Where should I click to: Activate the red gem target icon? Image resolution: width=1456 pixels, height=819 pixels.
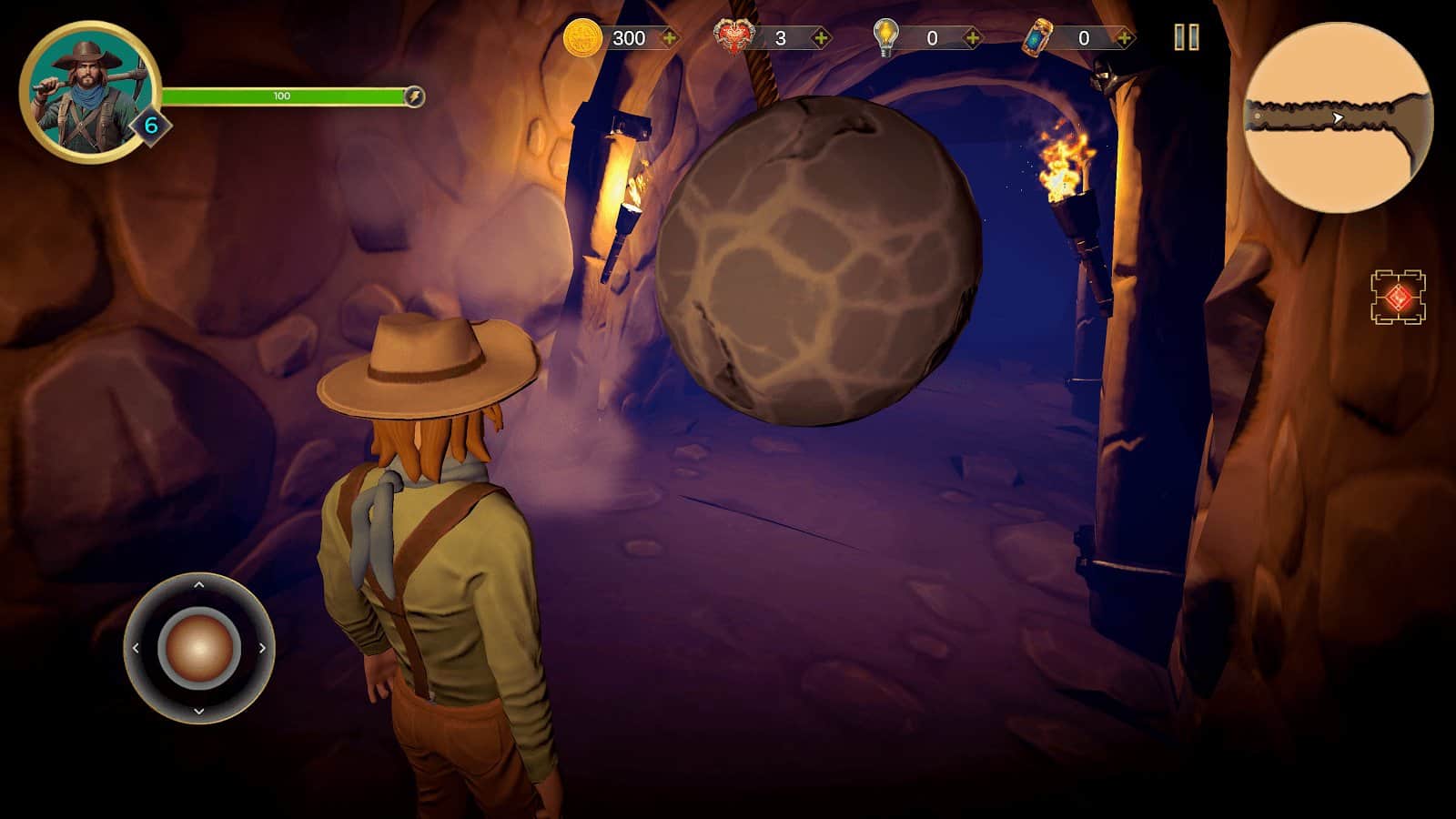pyautogui.click(x=1398, y=298)
